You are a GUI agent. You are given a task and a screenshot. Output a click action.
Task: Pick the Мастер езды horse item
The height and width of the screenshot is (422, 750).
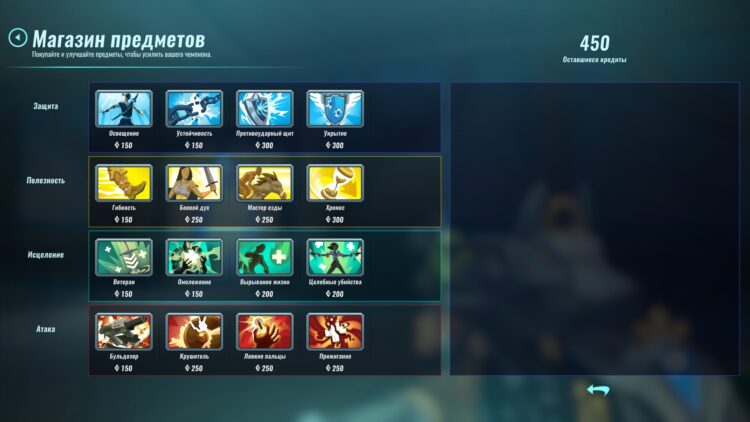pos(265,183)
